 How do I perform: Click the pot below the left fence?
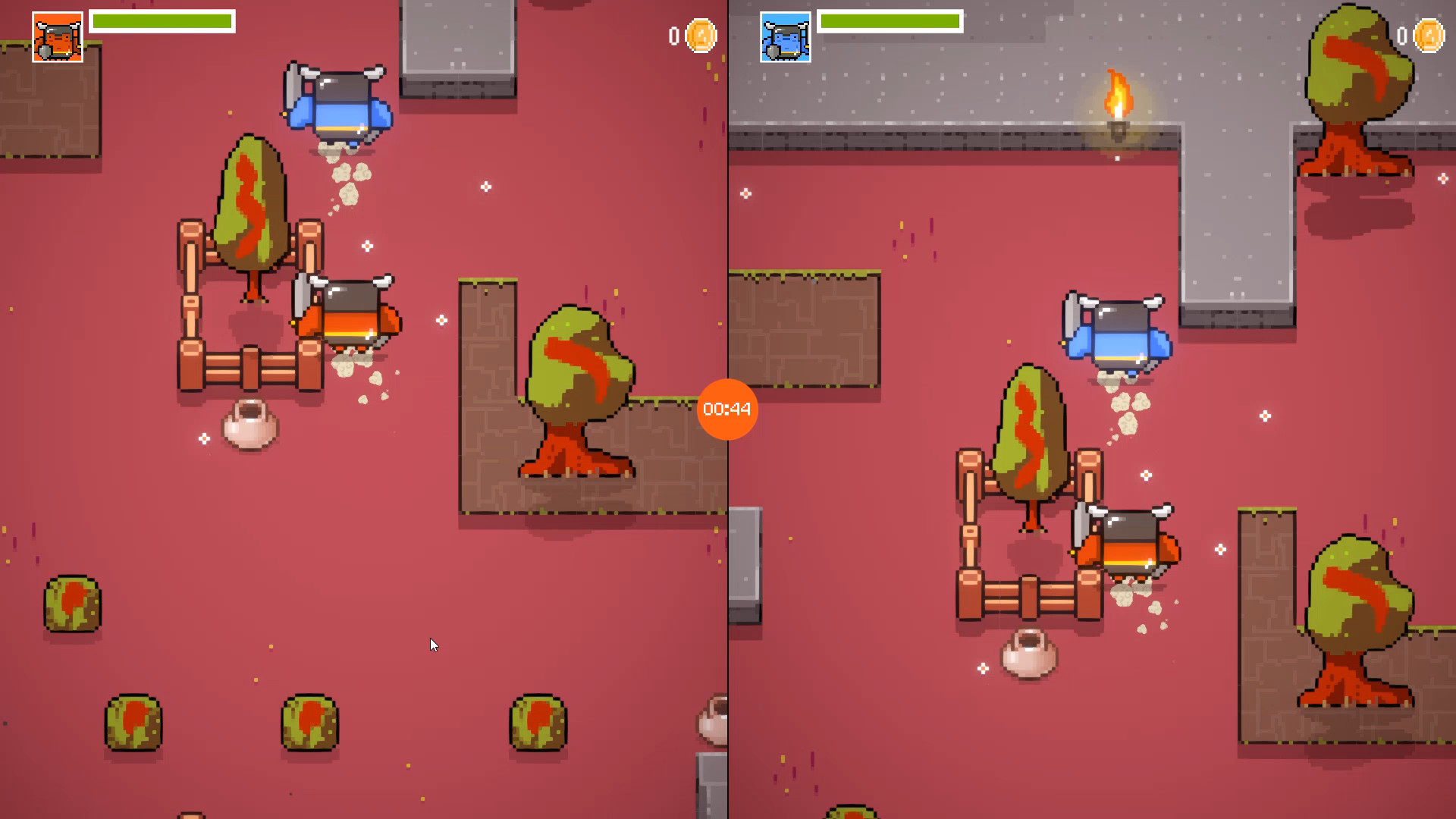(x=249, y=422)
